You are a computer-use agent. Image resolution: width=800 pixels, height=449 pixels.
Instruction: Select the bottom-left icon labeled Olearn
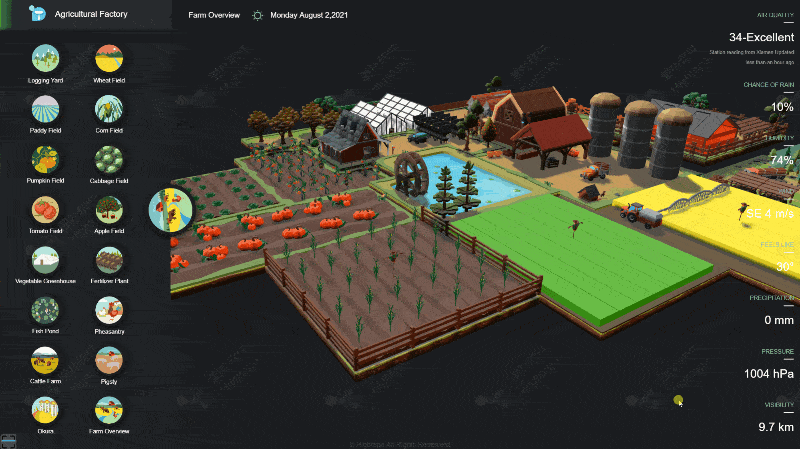[45, 410]
